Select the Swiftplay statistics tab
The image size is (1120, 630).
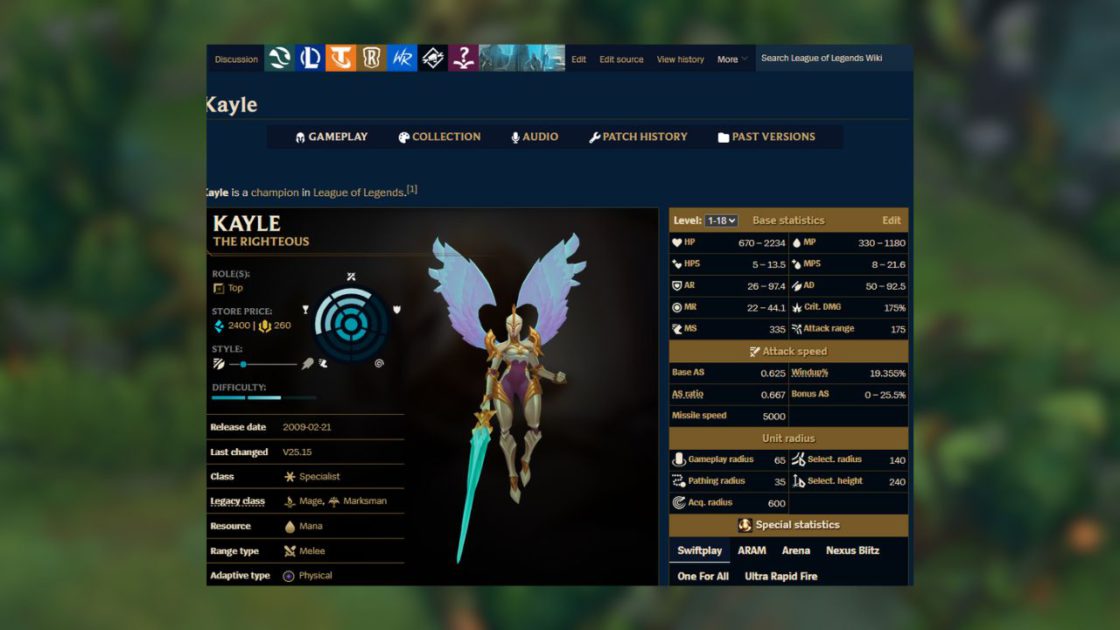(700, 550)
